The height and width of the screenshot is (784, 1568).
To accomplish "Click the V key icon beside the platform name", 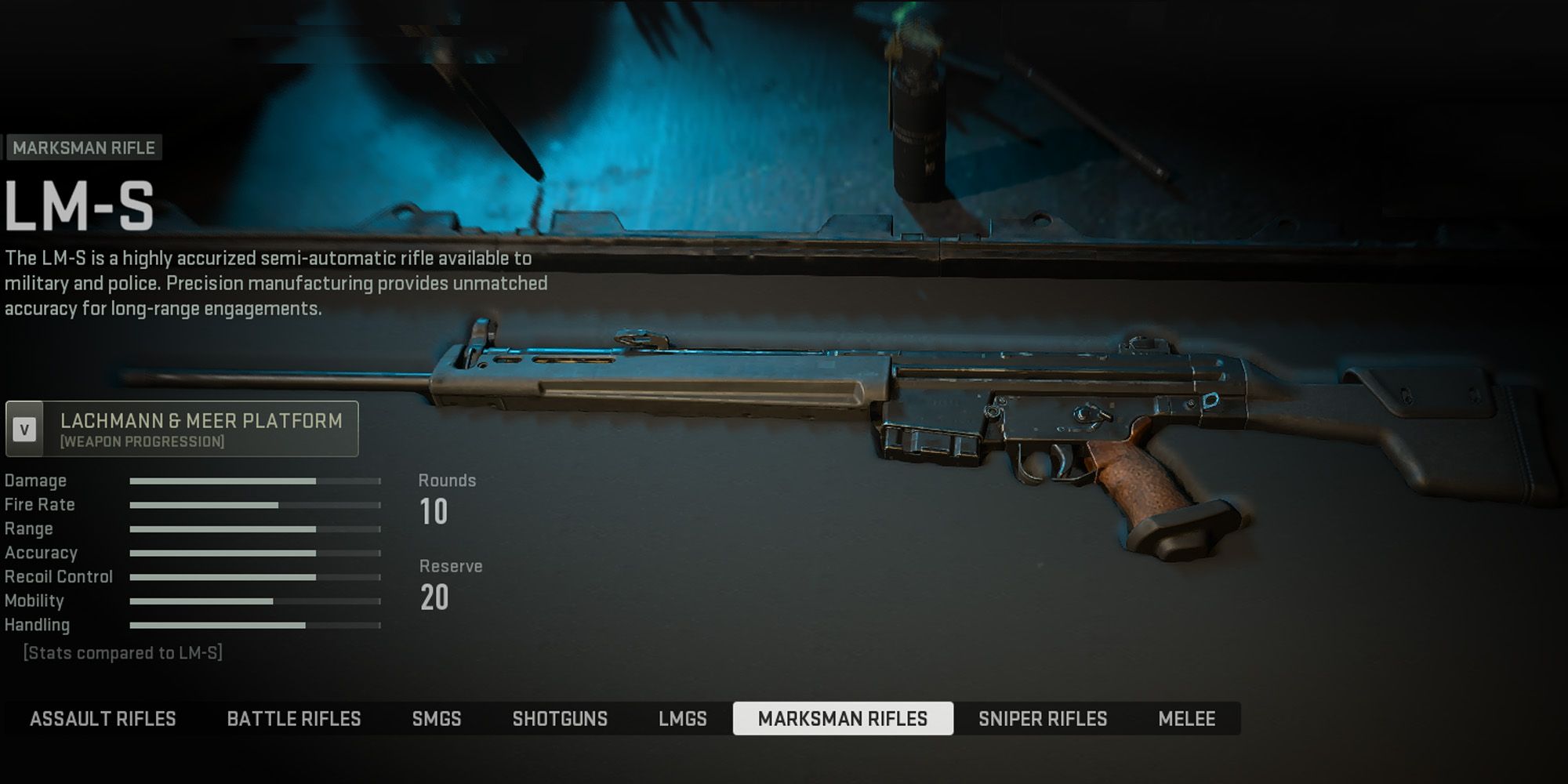I will pos(24,429).
